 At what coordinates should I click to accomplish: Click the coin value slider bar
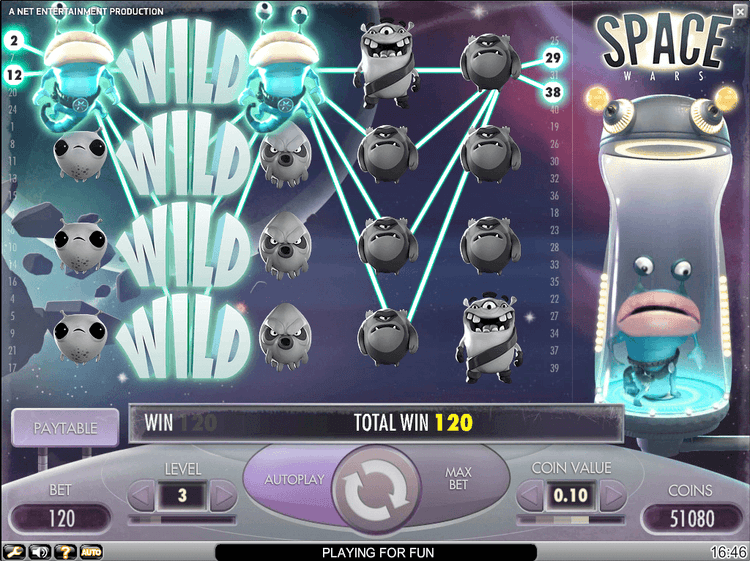[x=570, y=519]
